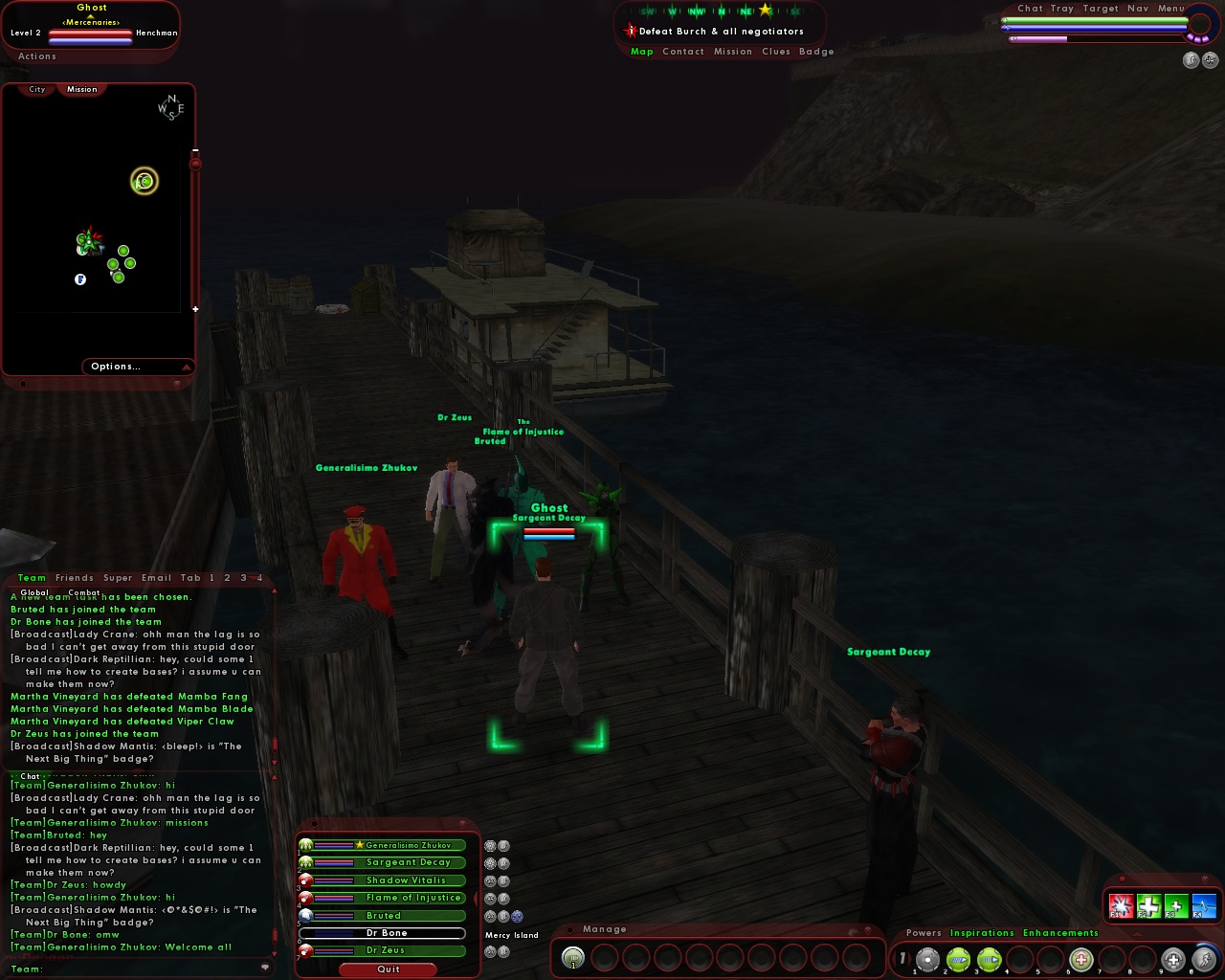Use the blue F4 inspiration
The width and height of the screenshot is (1225, 980).
click(1203, 904)
